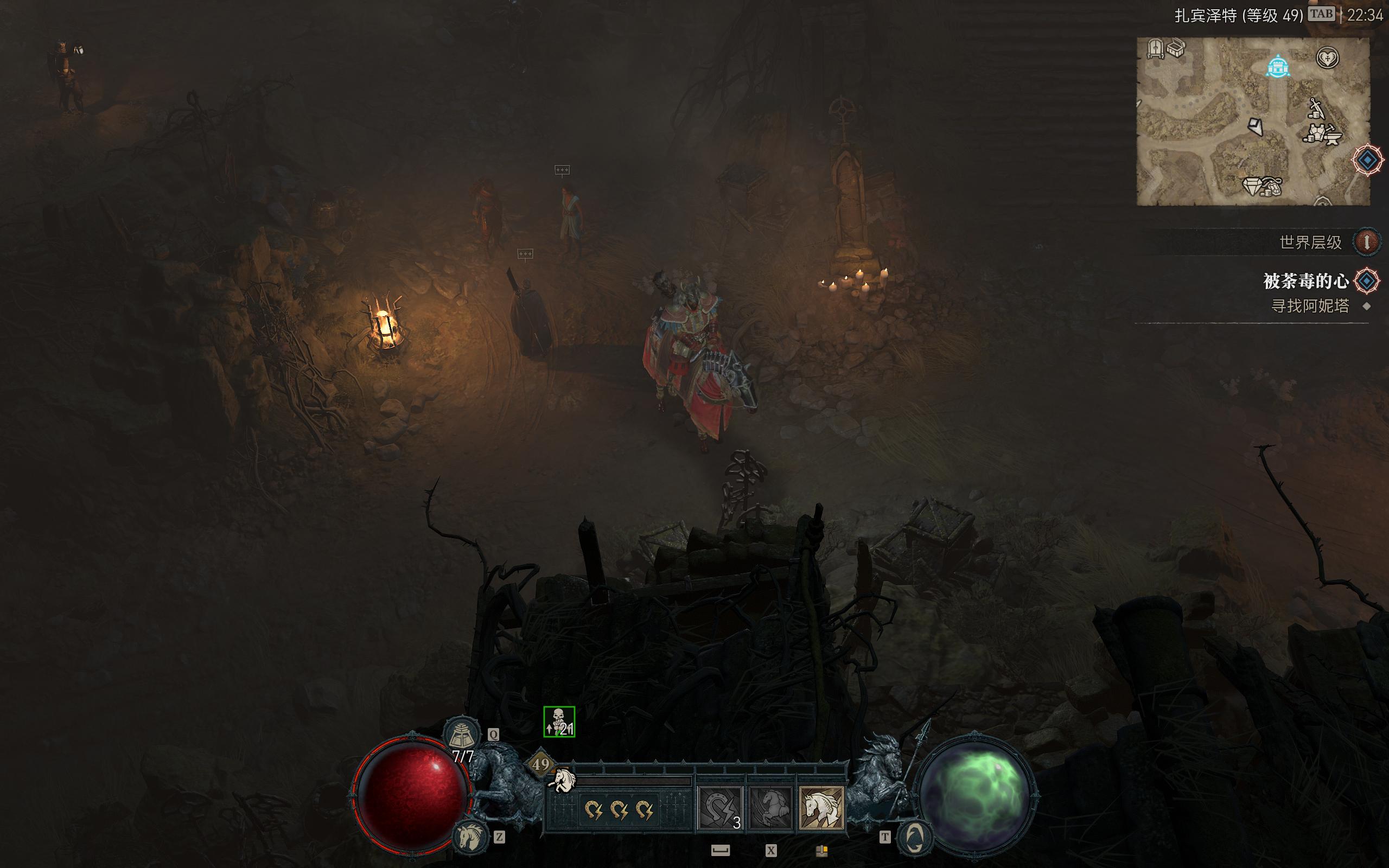Open the tracked quest 被荼毒的心
Image resolution: width=1389 pixels, height=868 pixels.
(1306, 280)
